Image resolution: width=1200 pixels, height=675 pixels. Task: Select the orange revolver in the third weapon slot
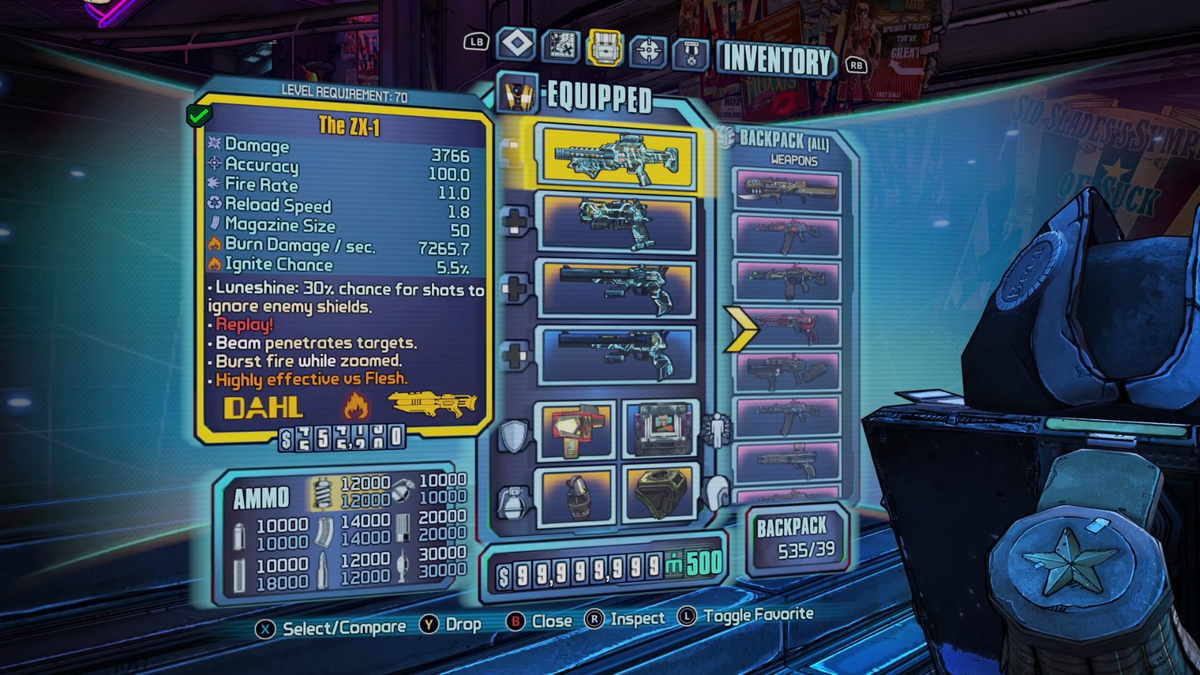[615, 288]
